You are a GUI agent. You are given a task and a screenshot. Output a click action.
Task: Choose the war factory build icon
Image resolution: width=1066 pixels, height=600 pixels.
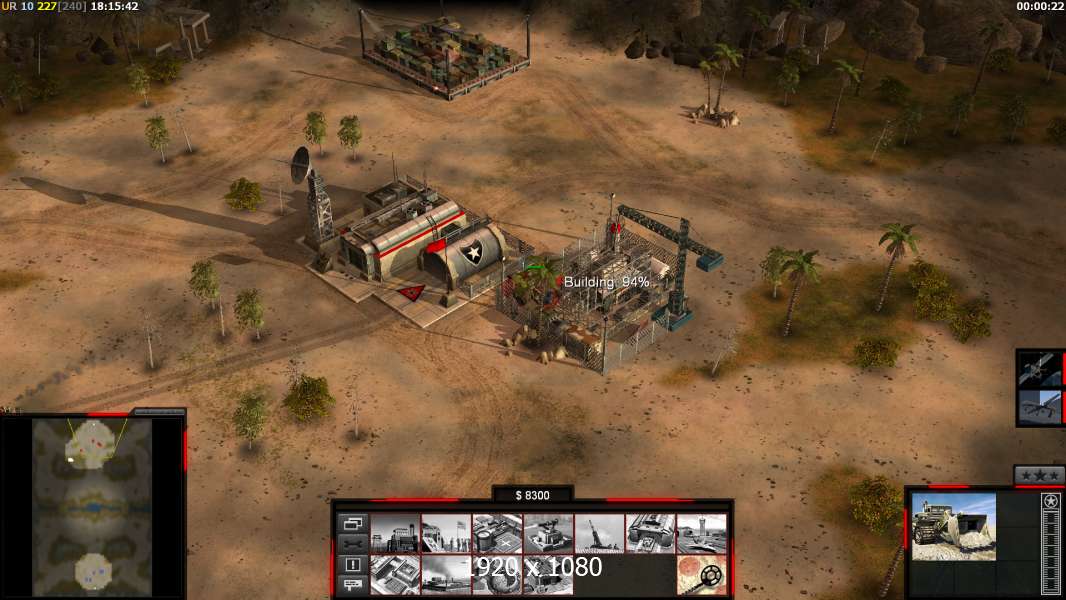650,533
